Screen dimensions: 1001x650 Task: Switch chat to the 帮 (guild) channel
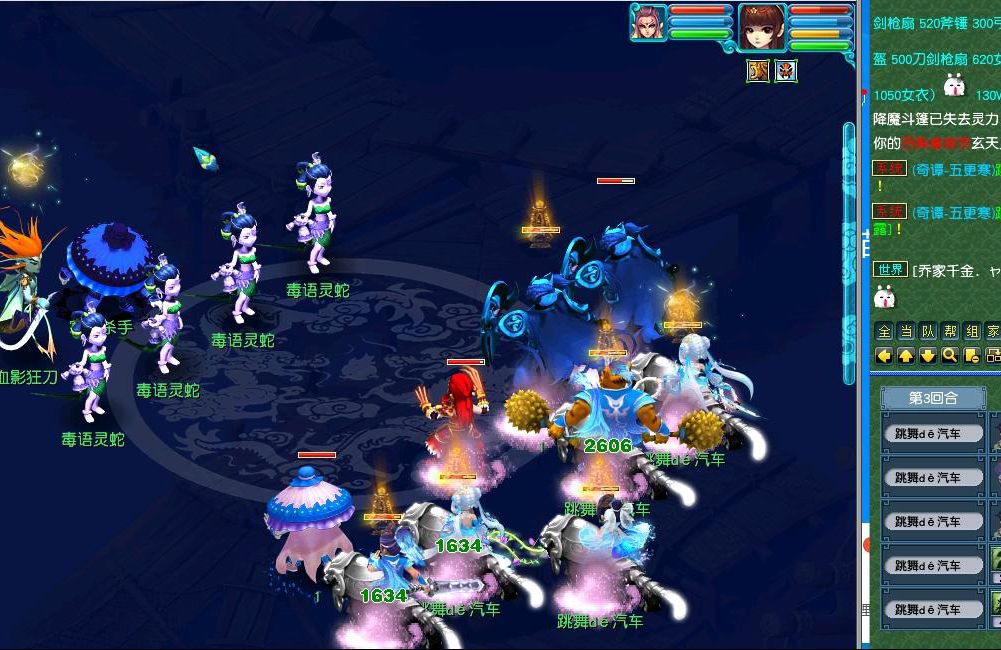pyautogui.click(x=950, y=332)
